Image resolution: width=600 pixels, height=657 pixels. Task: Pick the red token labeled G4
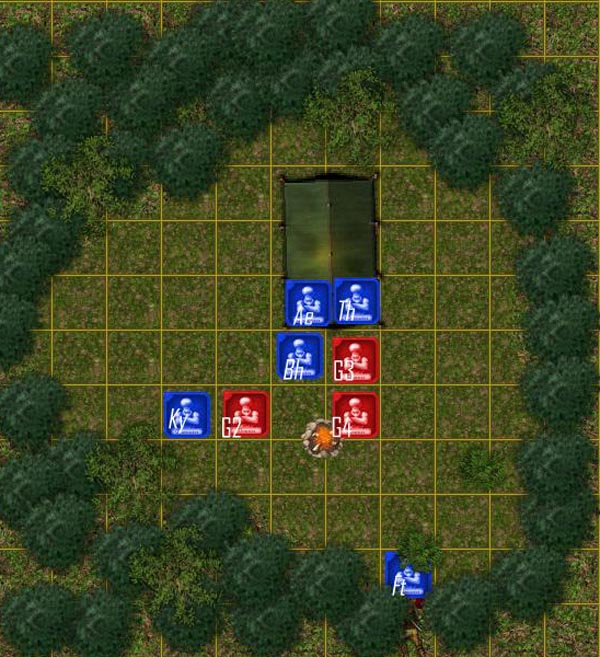pyautogui.click(x=355, y=415)
